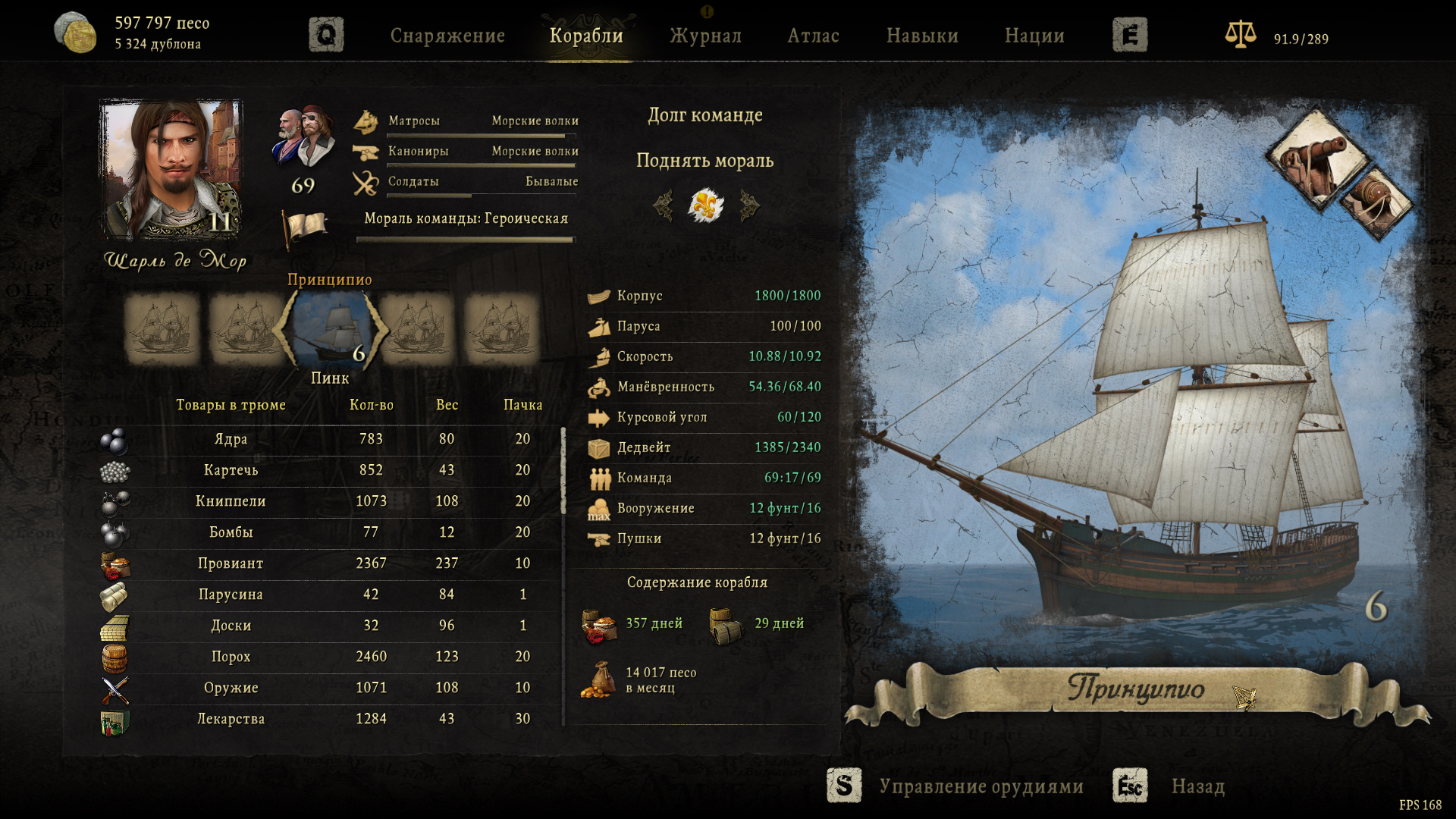The image size is (1456, 819).
Task: Choose the Долг команде option
Action: click(704, 115)
